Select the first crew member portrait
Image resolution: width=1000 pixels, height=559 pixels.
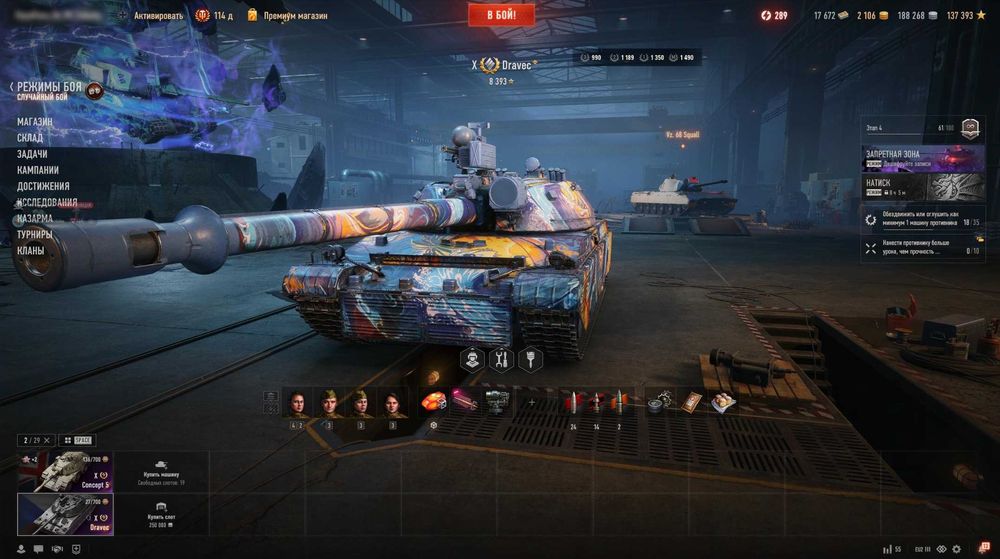tap(297, 403)
